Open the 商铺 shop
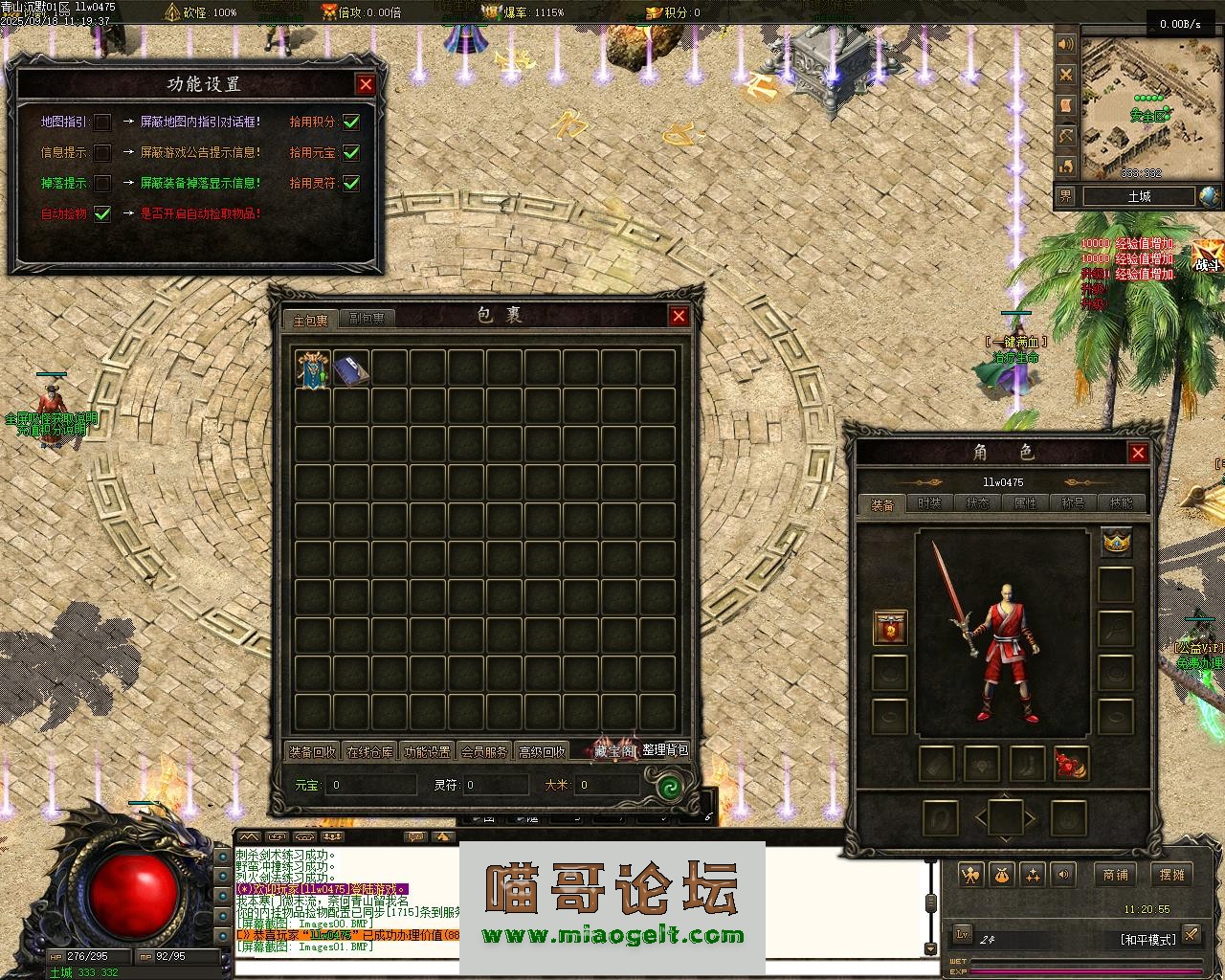Image resolution: width=1225 pixels, height=980 pixels. coord(1116,874)
